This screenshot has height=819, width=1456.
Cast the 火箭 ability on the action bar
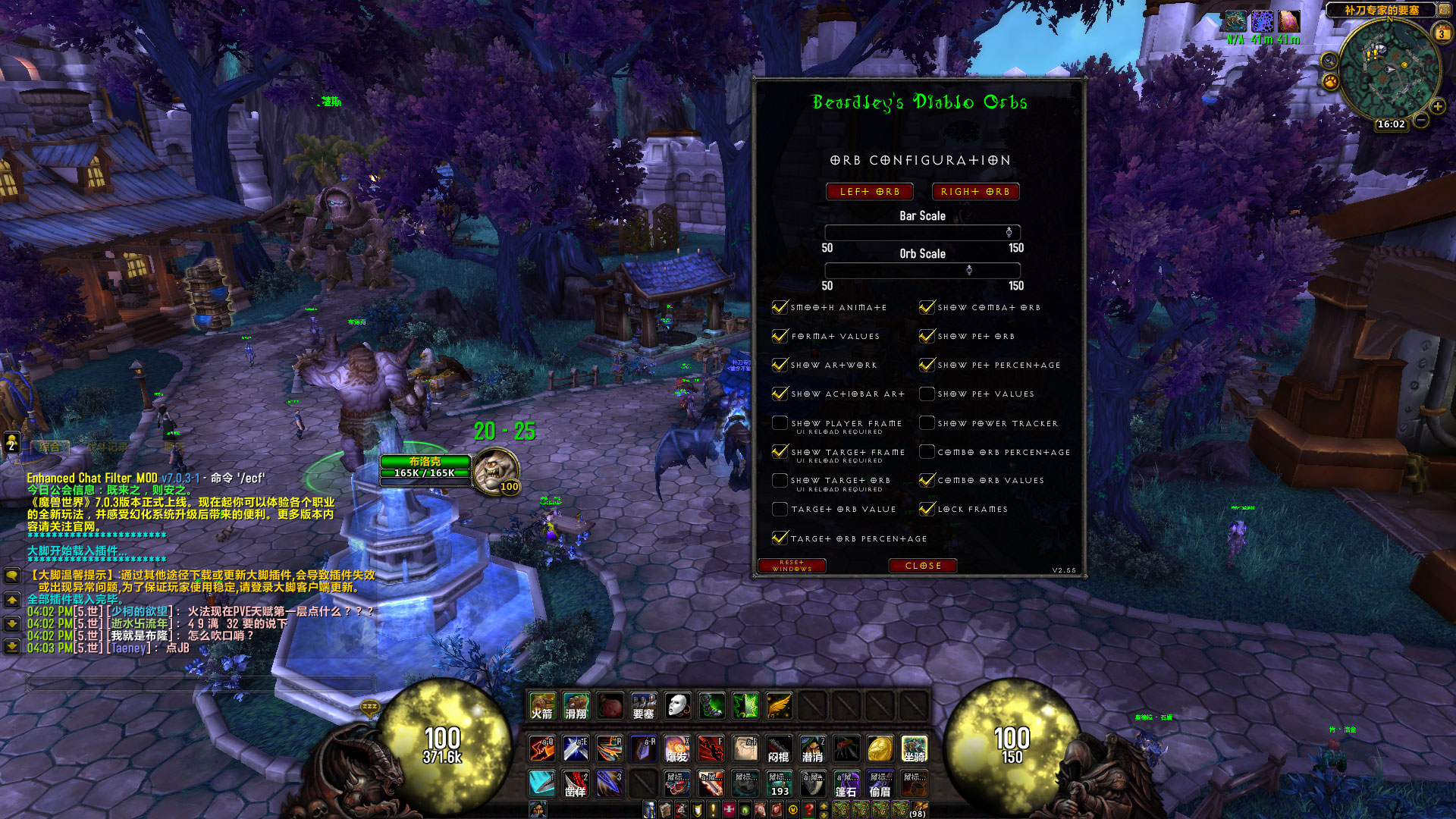point(542,707)
